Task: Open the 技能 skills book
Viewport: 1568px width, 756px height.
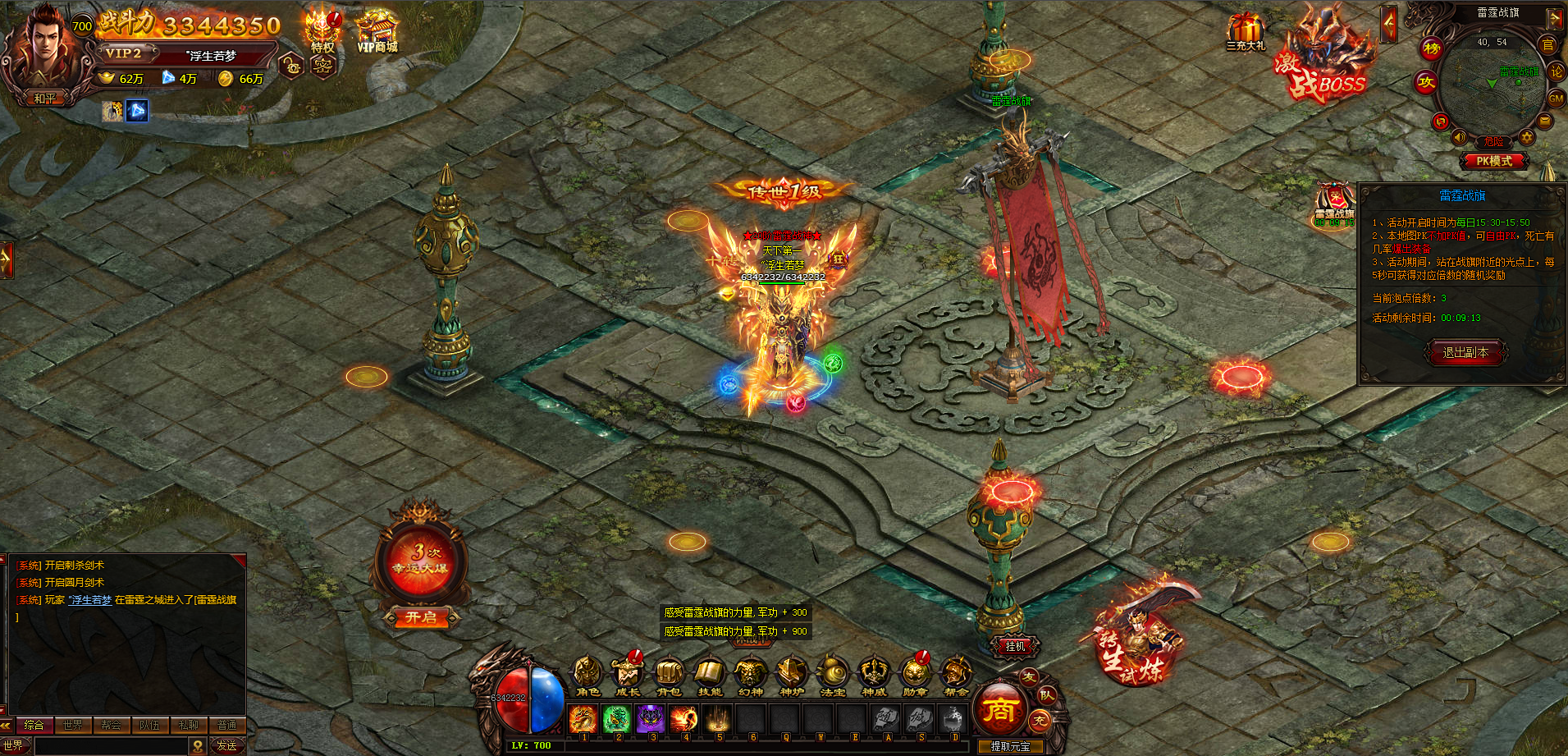Action: [710, 675]
